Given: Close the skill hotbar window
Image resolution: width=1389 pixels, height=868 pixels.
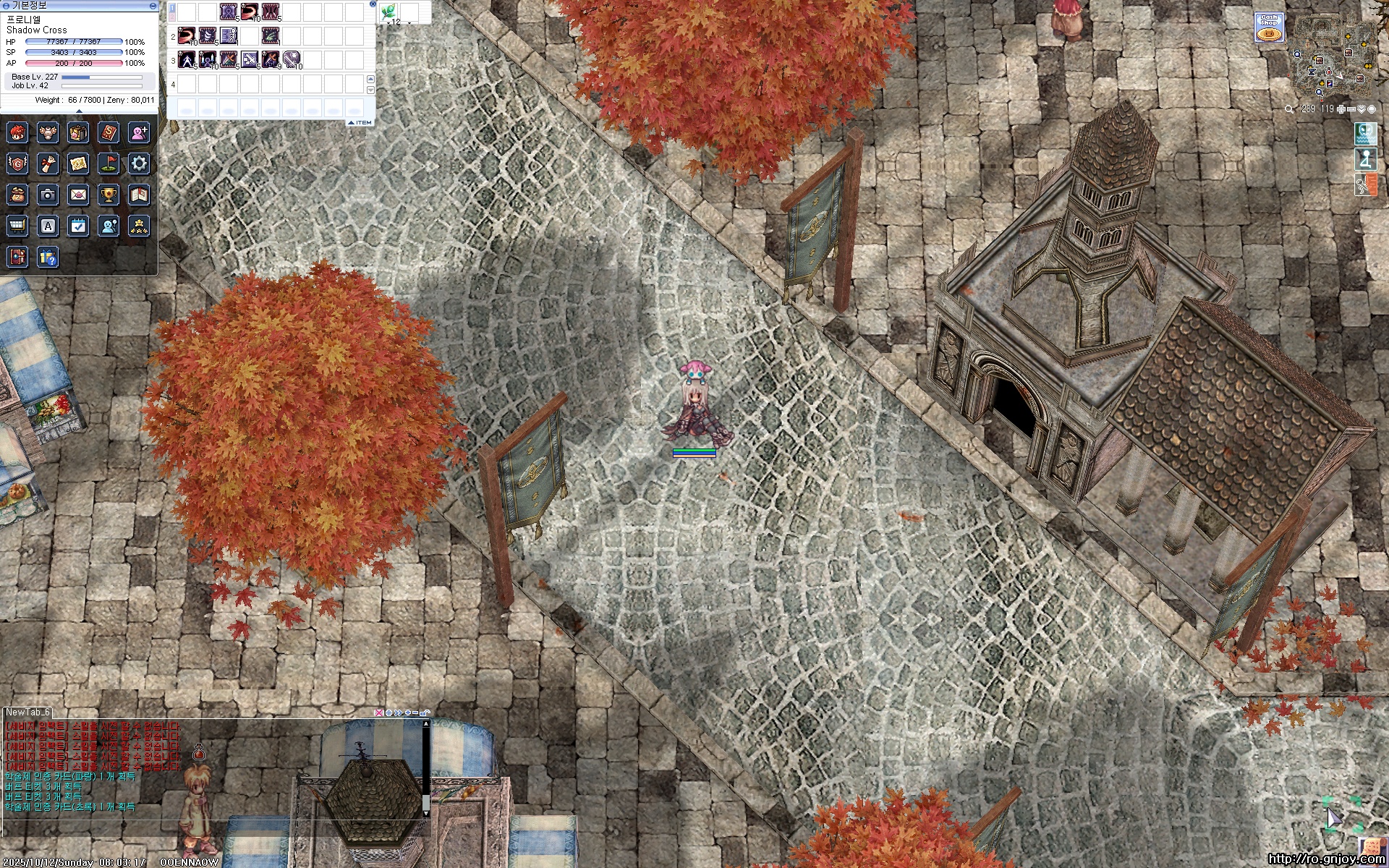Looking at the screenshot, I should (x=373, y=4).
